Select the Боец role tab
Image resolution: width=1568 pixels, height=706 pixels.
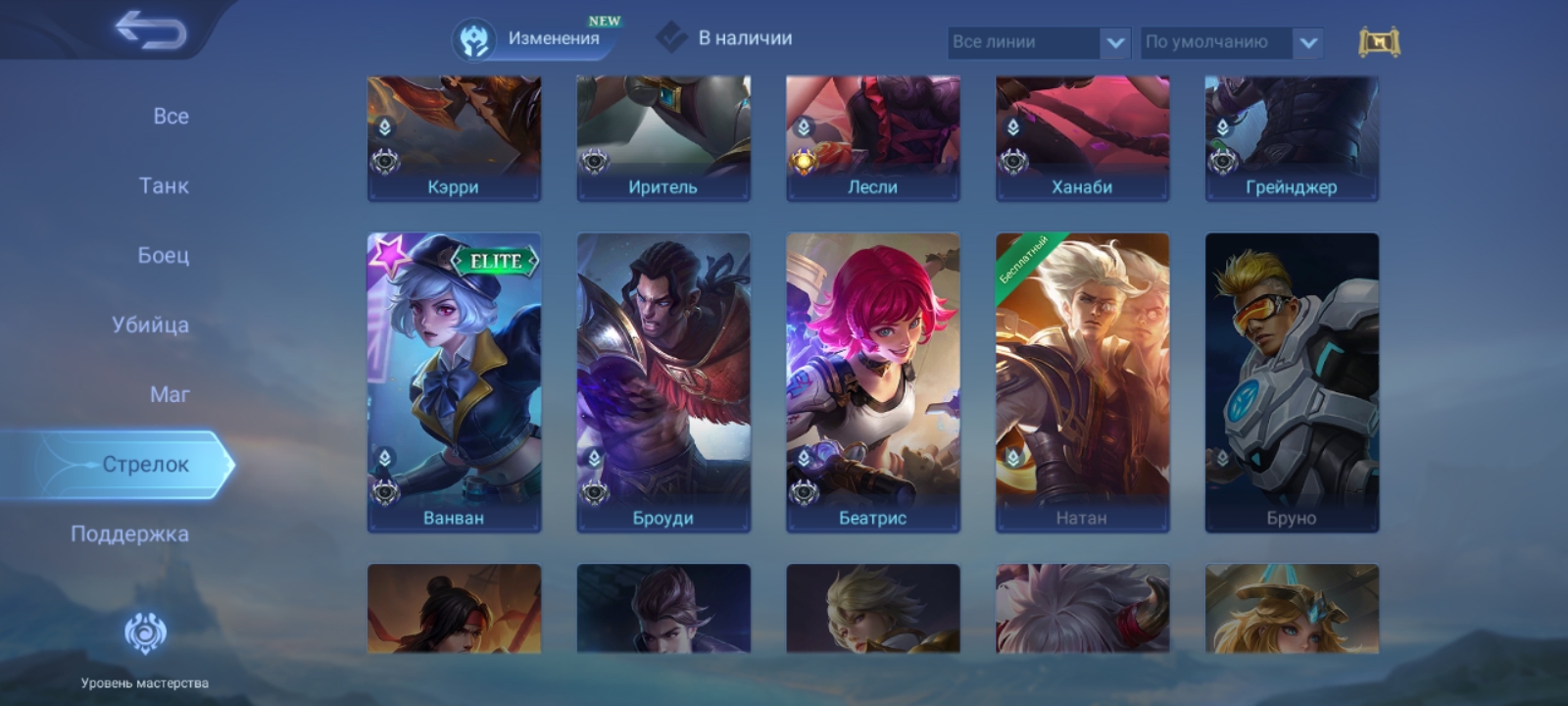coord(163,255)
